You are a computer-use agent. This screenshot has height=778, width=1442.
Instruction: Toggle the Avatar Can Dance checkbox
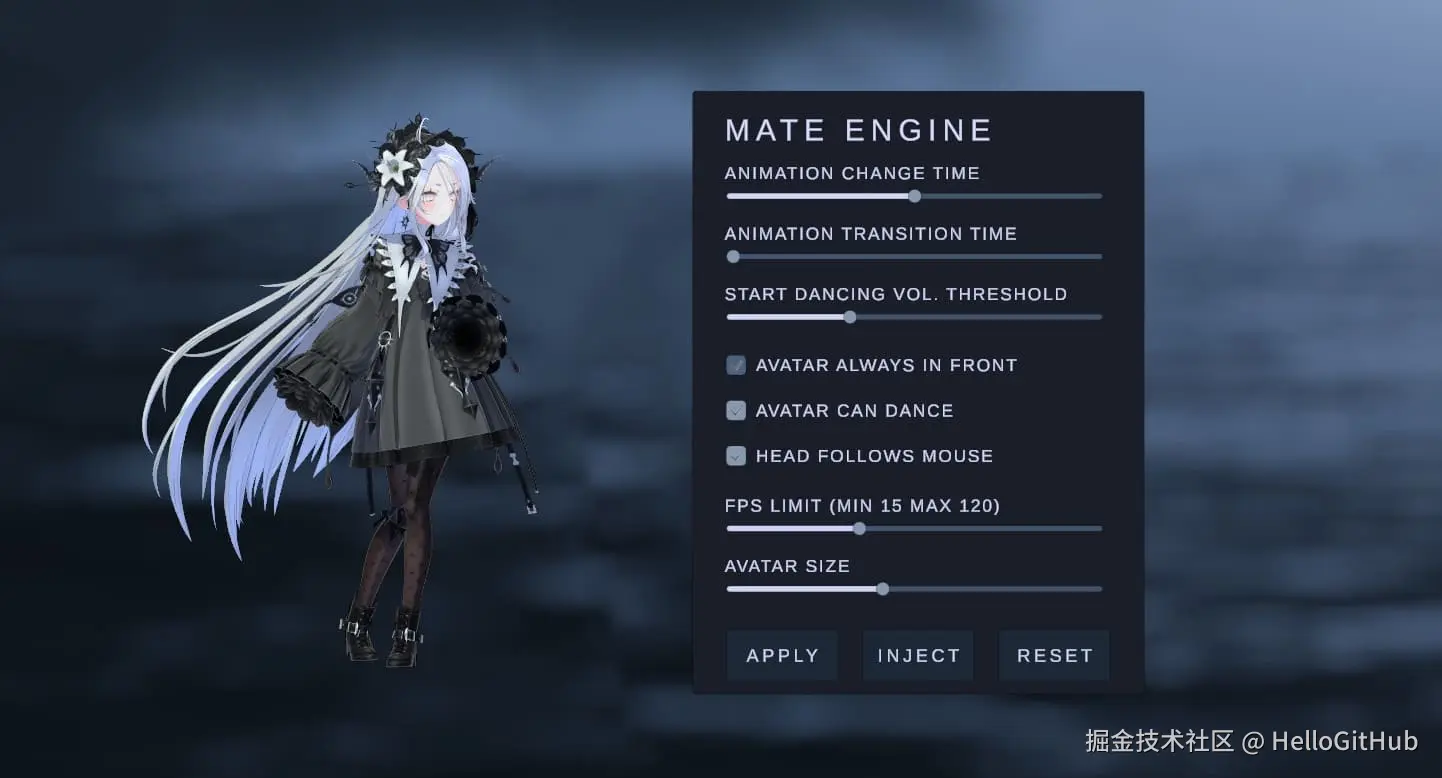[x=736, y=410]
